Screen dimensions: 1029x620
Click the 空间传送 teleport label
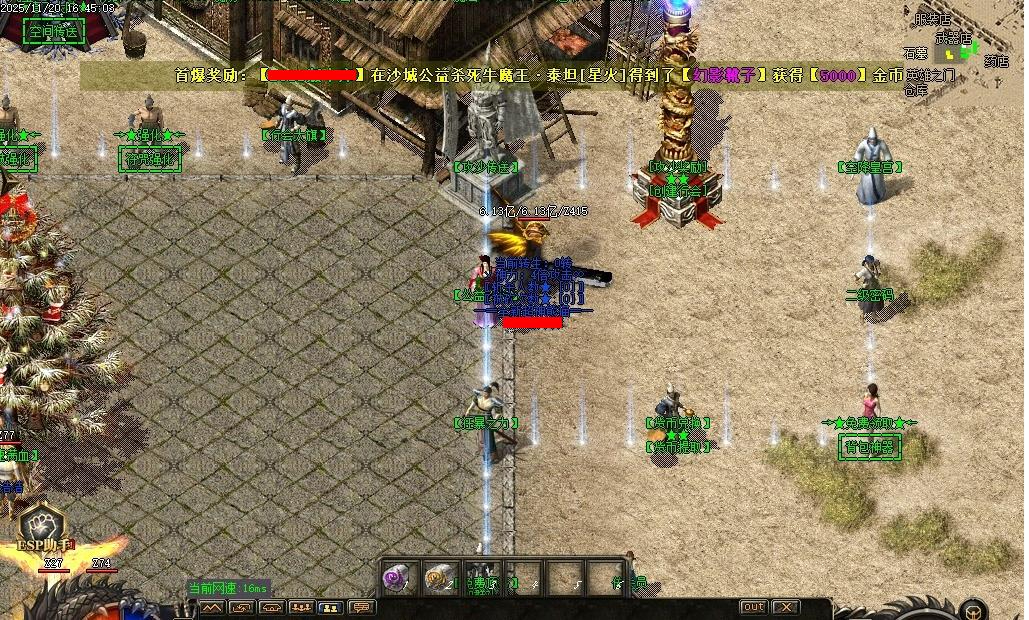55,30
